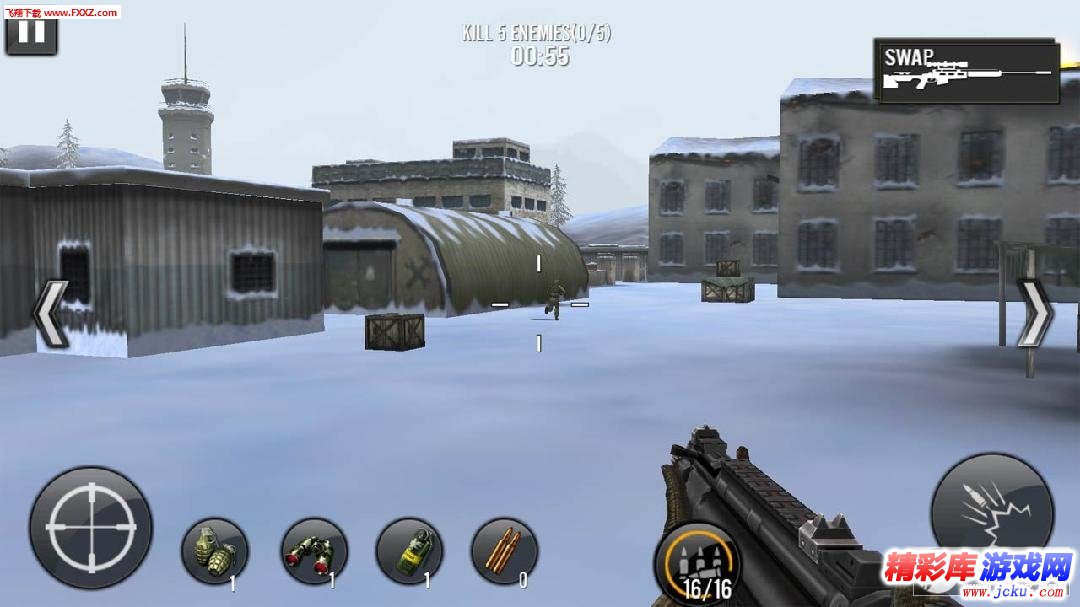The image size is (1080, 607).
Task: Use the frag grenades item
Action: point(215,551)
